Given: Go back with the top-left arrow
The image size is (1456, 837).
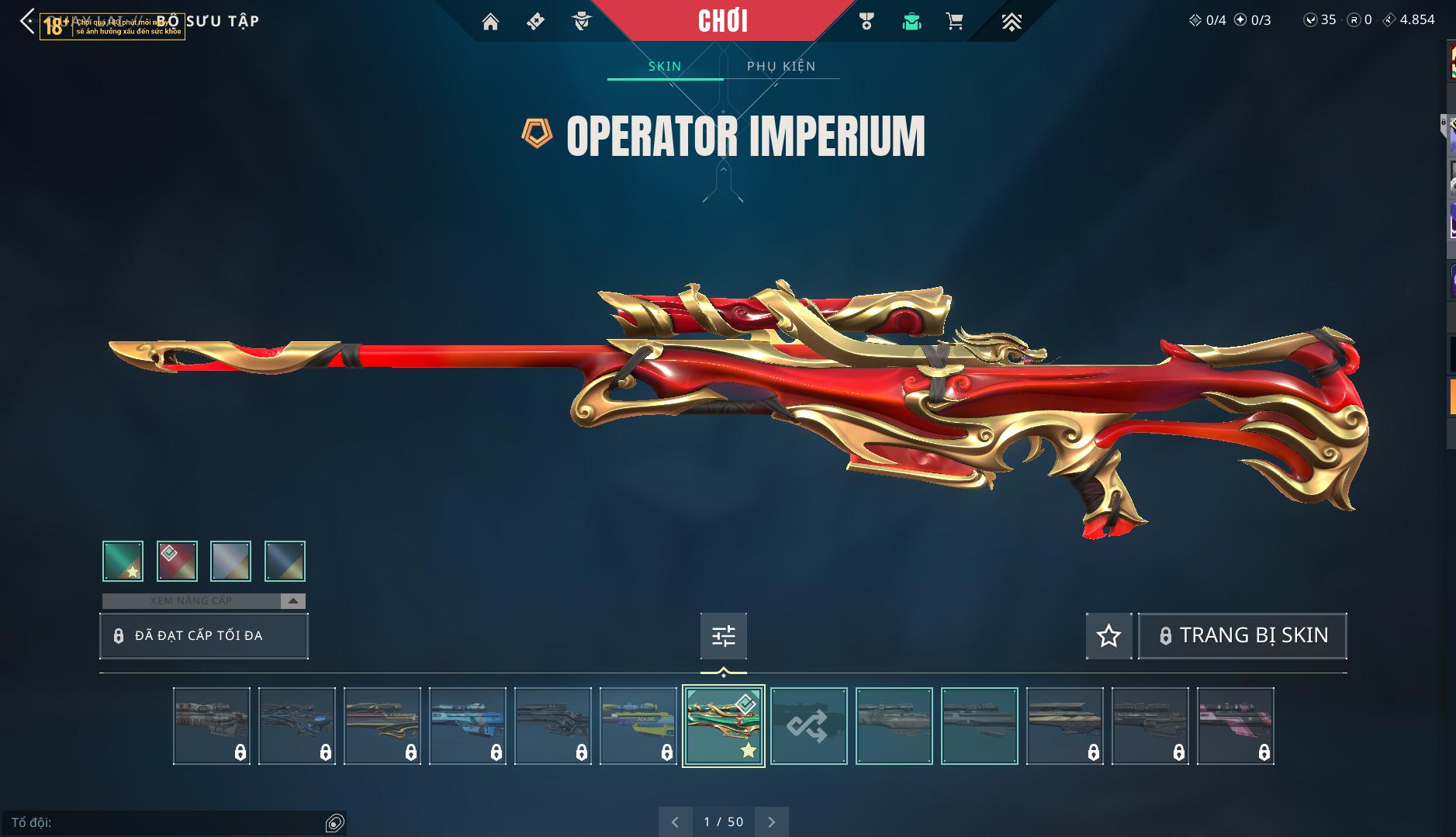Looking at the screenshot, I should 27,22.
